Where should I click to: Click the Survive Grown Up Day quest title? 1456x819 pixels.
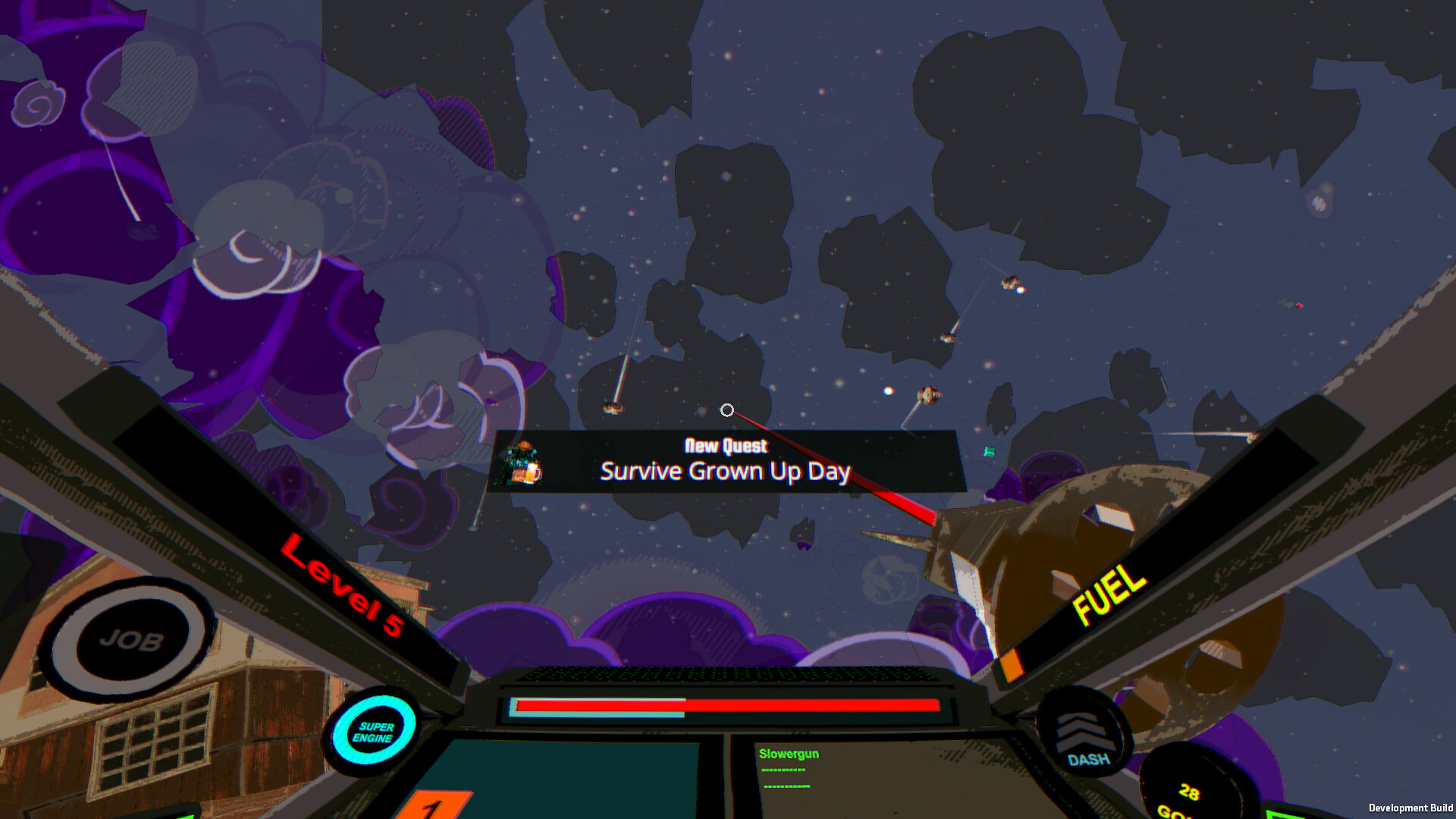click(x=726, y=471)
